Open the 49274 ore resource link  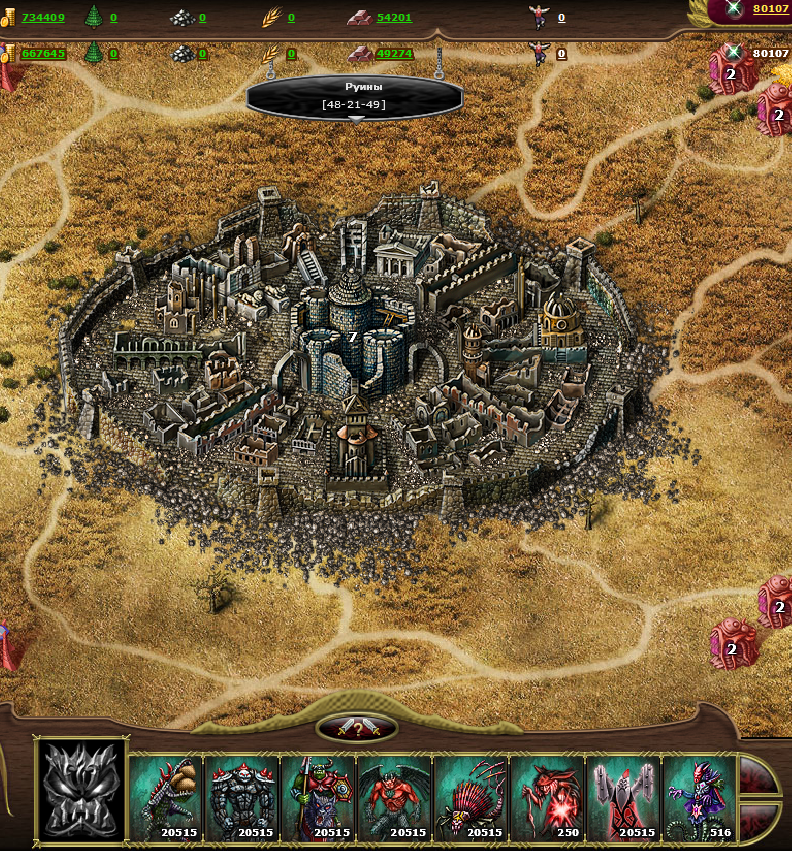point(394,54)
